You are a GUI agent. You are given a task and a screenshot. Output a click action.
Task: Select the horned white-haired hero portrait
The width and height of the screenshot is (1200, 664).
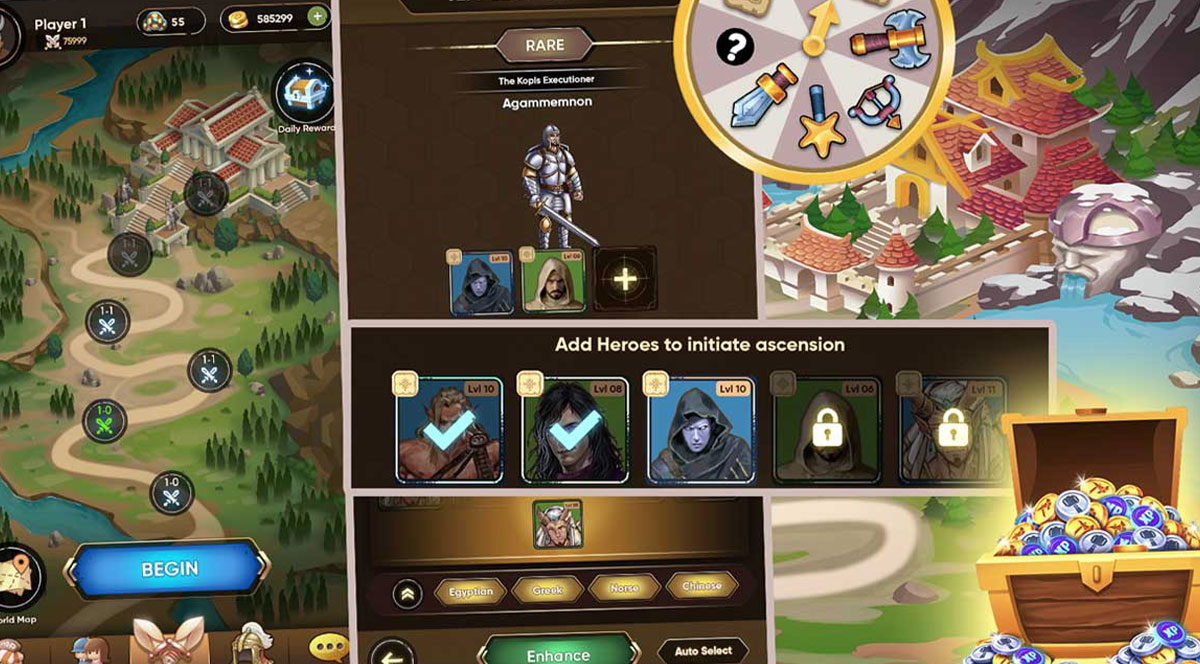coord(557,524)
